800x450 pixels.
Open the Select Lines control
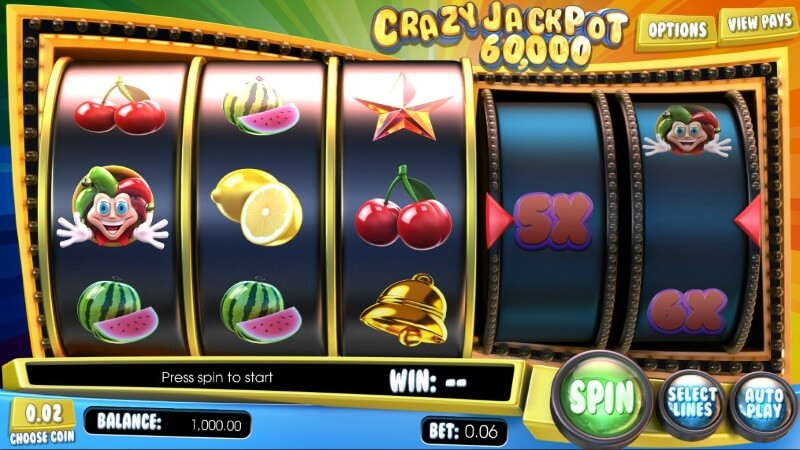point(692,400)
